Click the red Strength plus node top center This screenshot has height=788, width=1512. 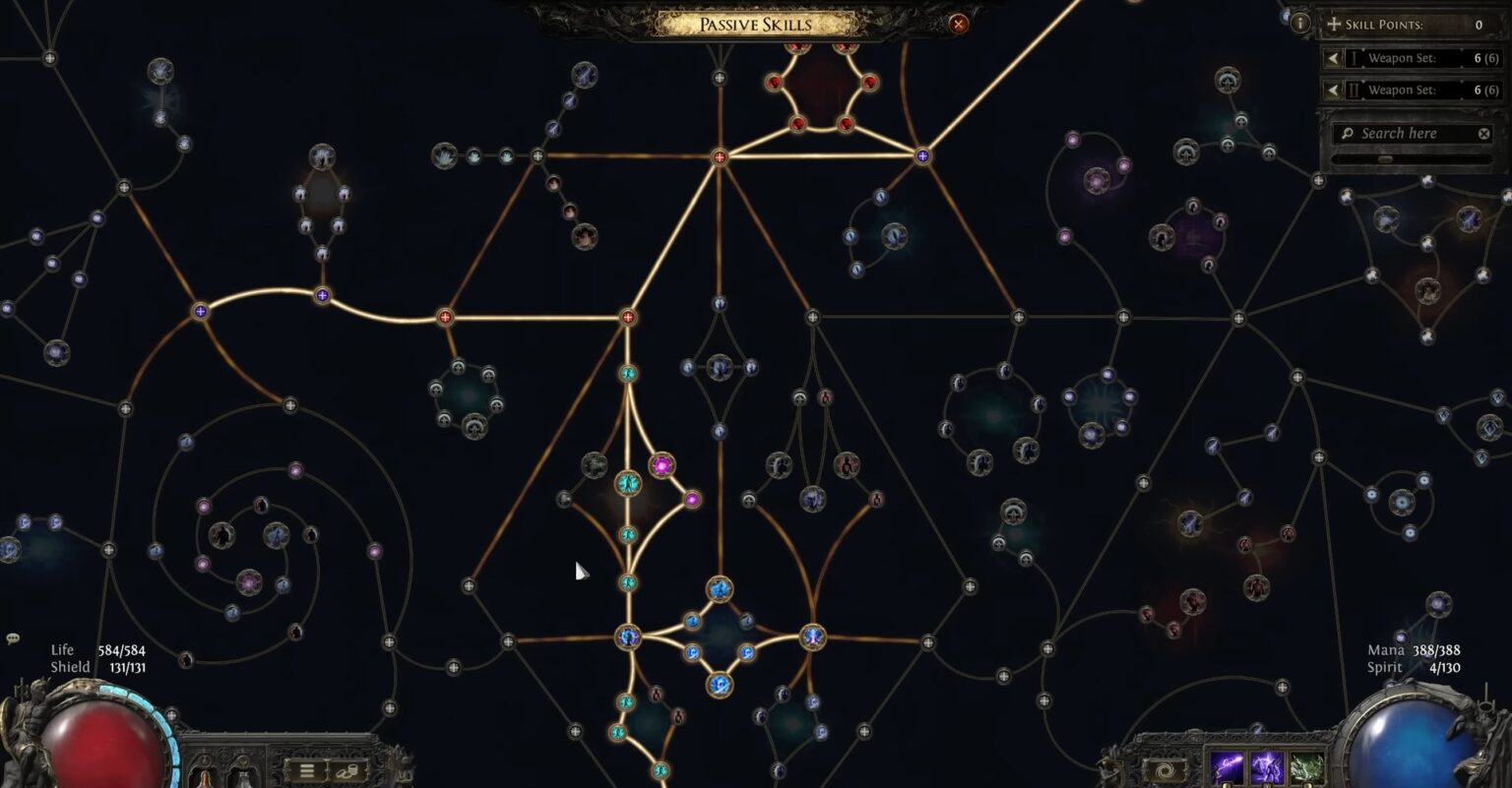point(722,154)
